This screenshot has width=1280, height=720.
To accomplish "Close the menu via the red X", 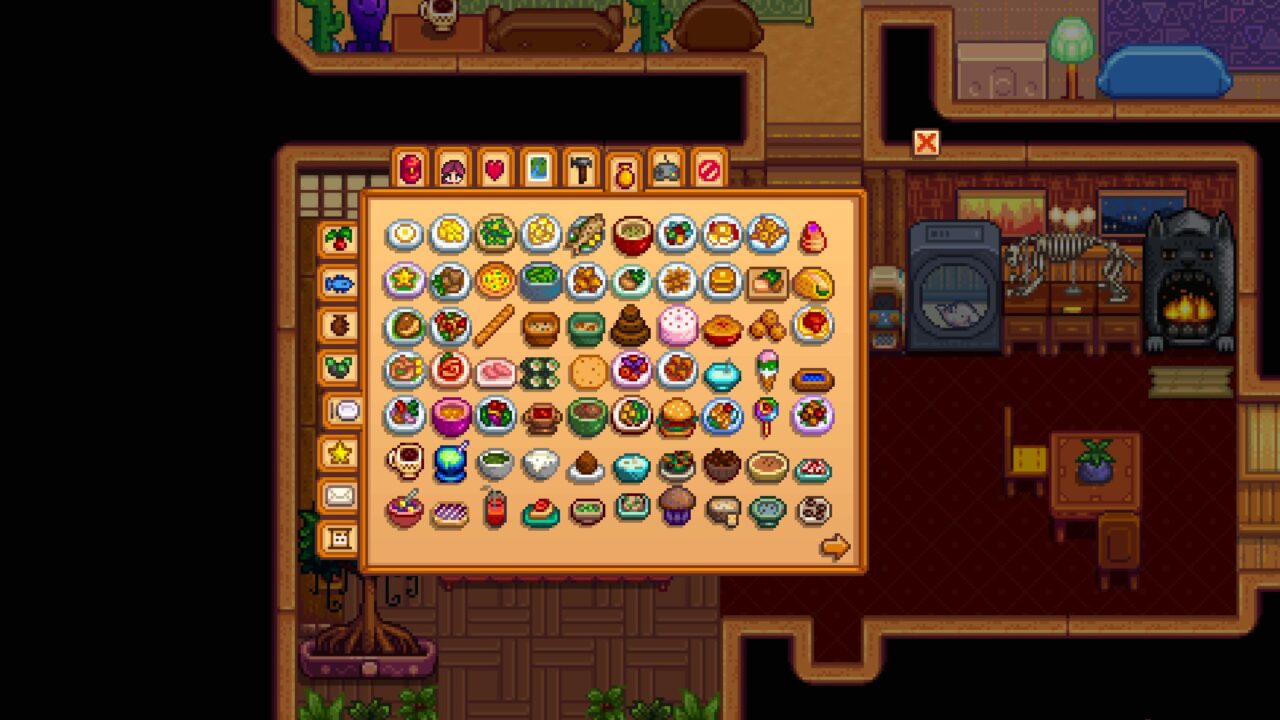I will (x=925, y=143).
